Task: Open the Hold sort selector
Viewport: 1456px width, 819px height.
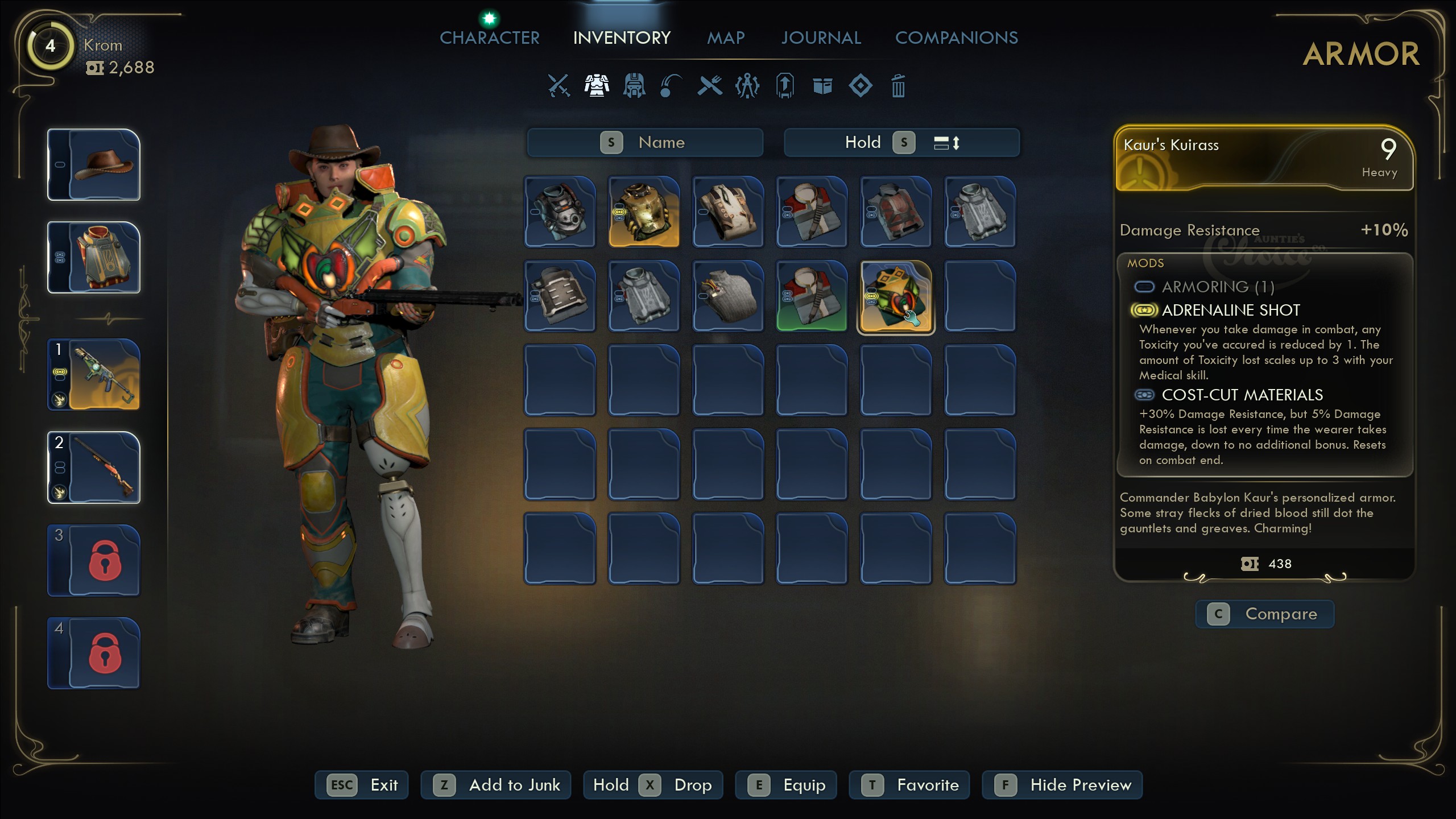Action: [x=864, y=143]
